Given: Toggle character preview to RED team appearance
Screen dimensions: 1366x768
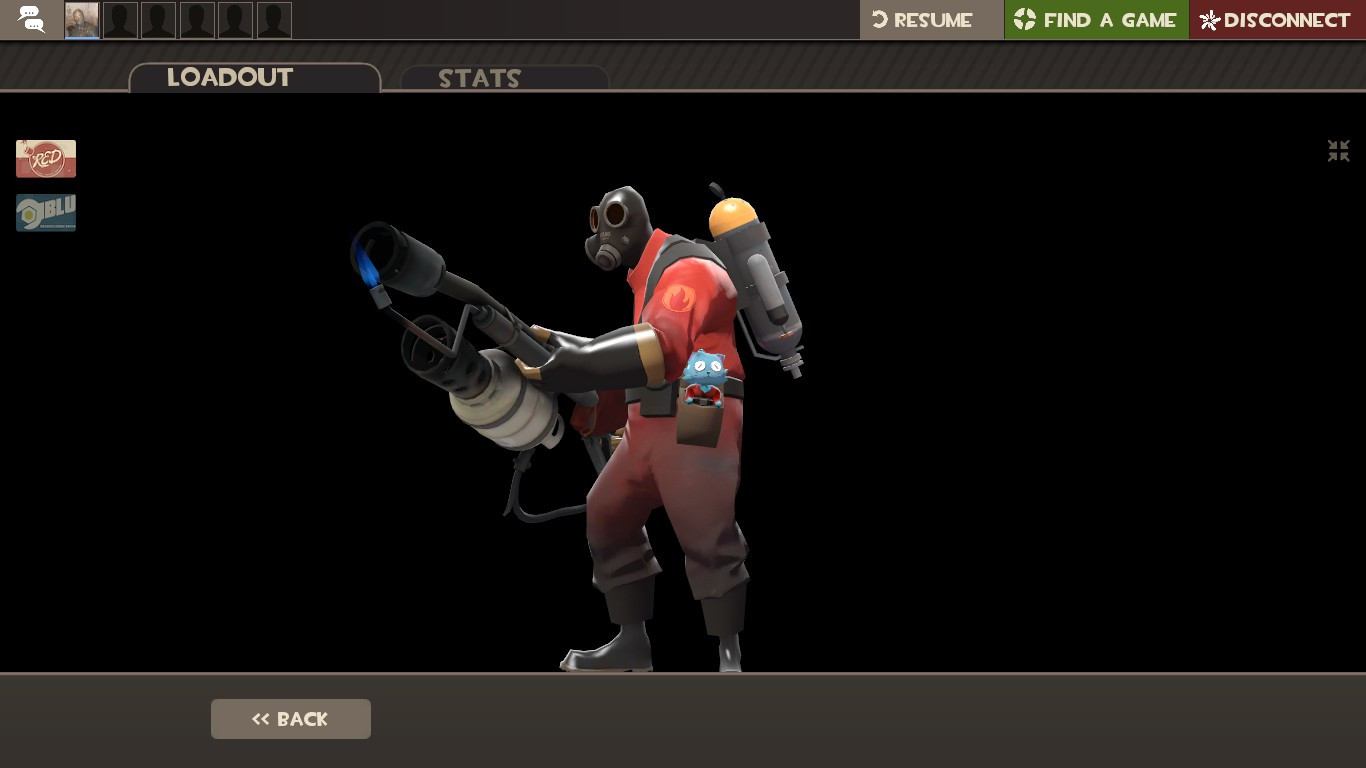Looking at the screenshot, I should coord(46,158).
